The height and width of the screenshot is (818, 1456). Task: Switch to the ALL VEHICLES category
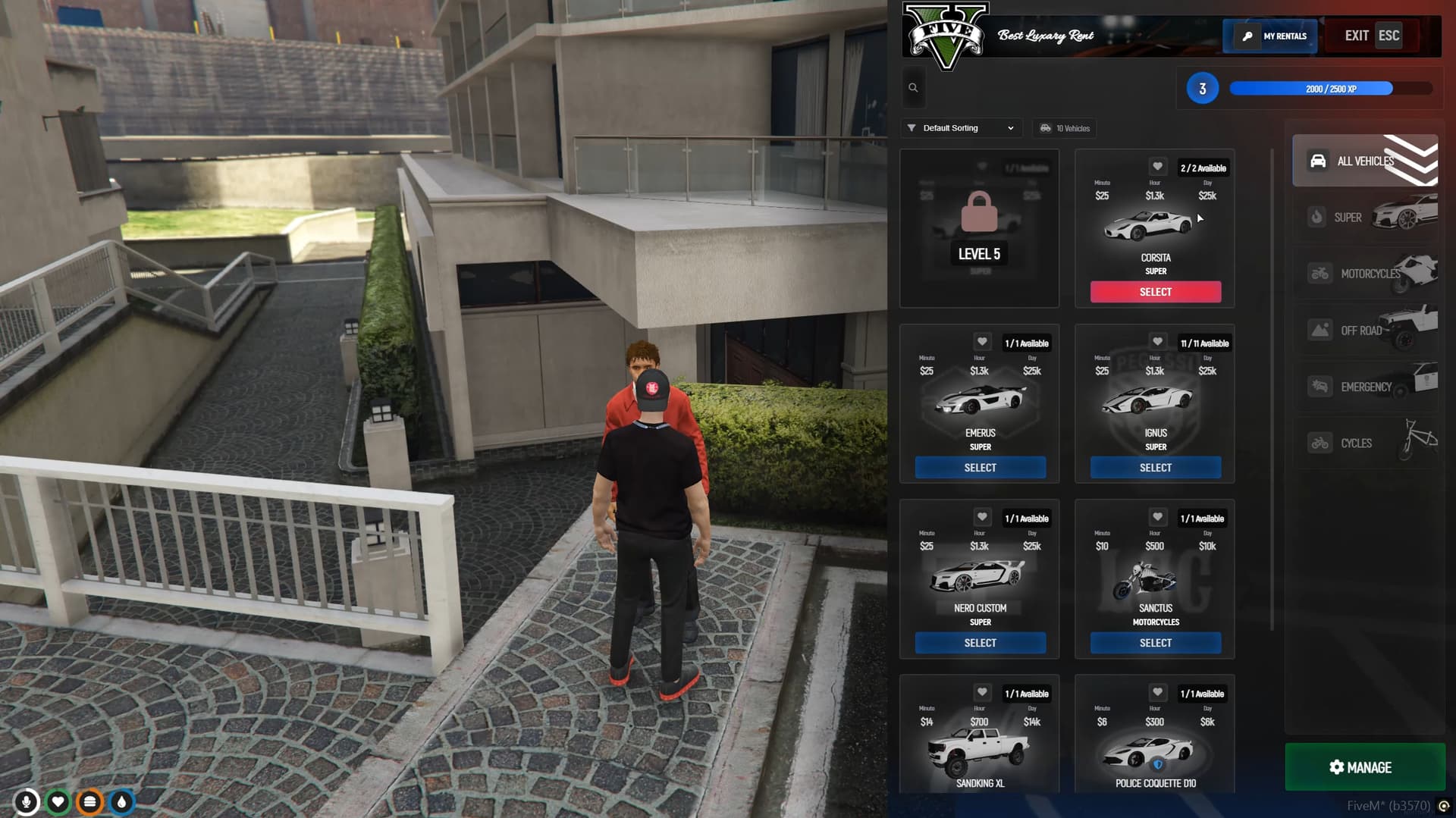1357,160
